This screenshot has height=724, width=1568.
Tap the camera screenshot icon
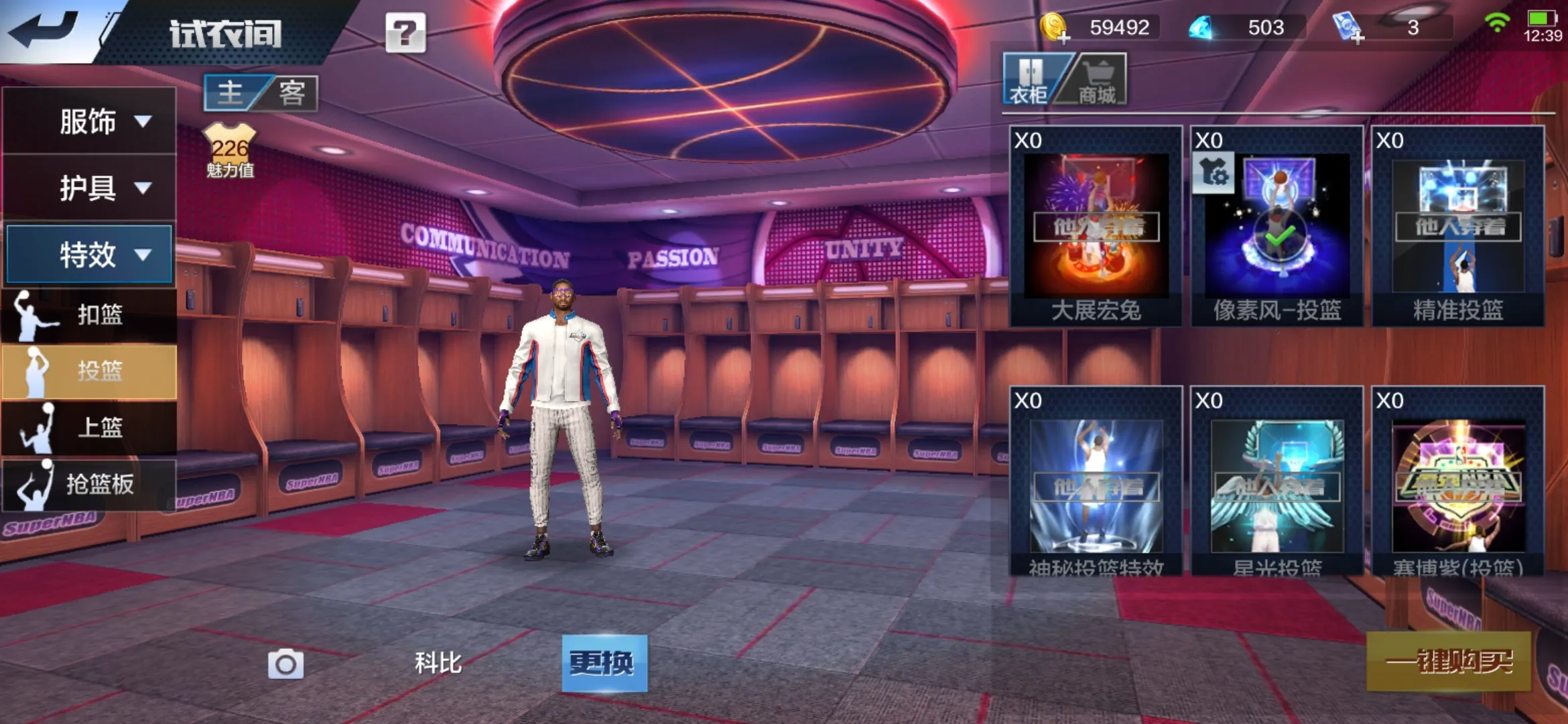pos(285,664)
